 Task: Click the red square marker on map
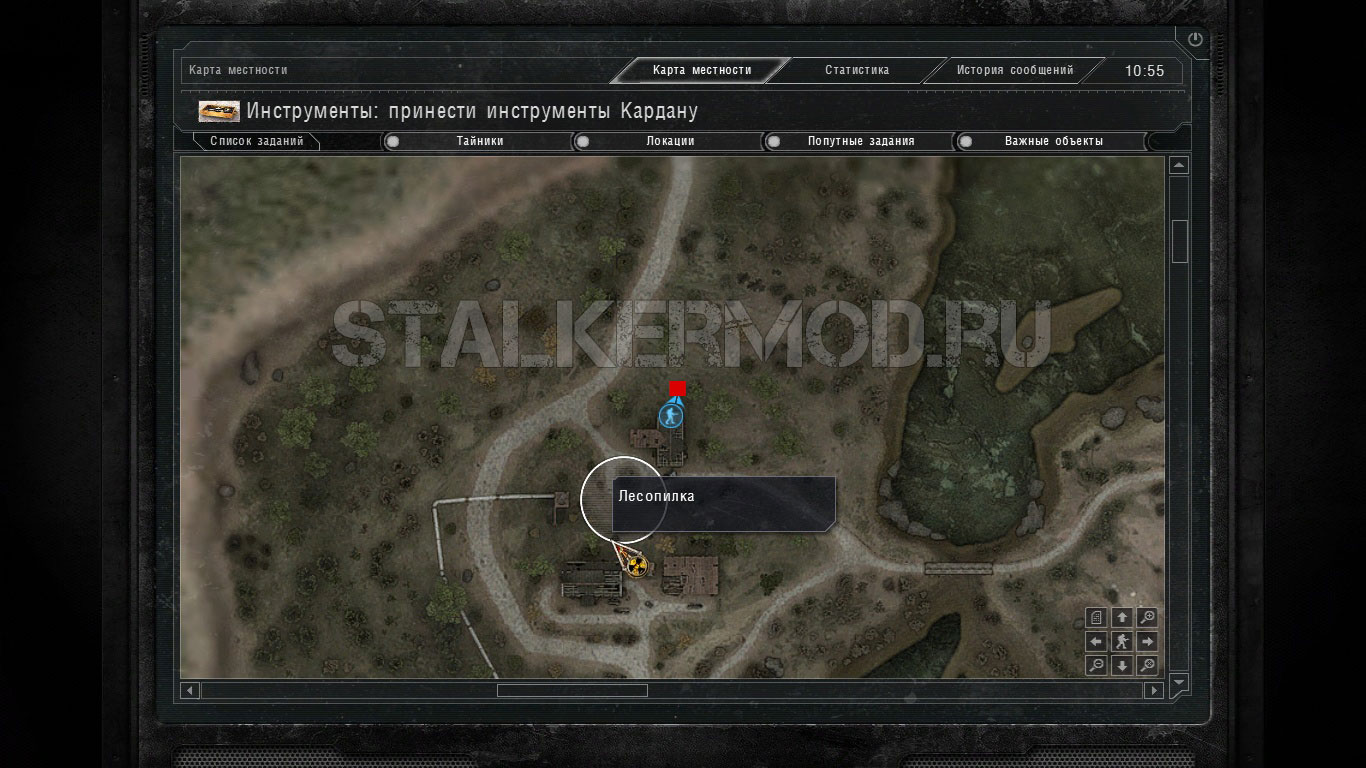(677, 388)
